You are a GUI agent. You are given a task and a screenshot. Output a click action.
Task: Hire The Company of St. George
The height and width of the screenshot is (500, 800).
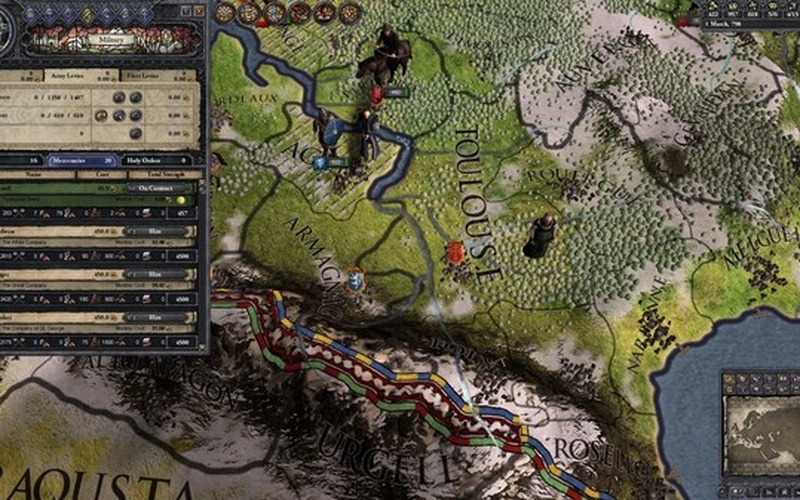tap(154, 316)
